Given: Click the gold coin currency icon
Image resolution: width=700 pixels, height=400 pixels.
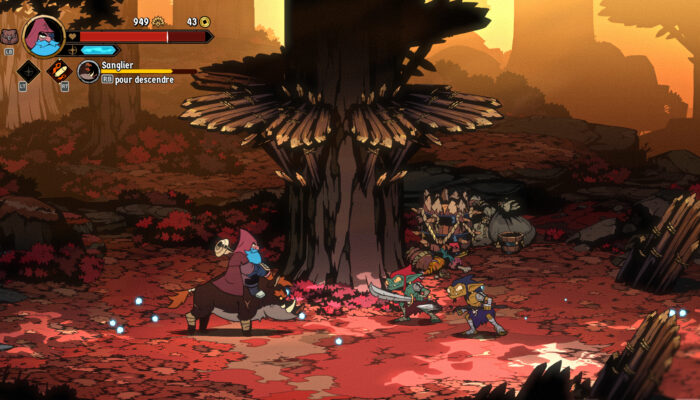Looking at the screenshot, I should 205,21.
